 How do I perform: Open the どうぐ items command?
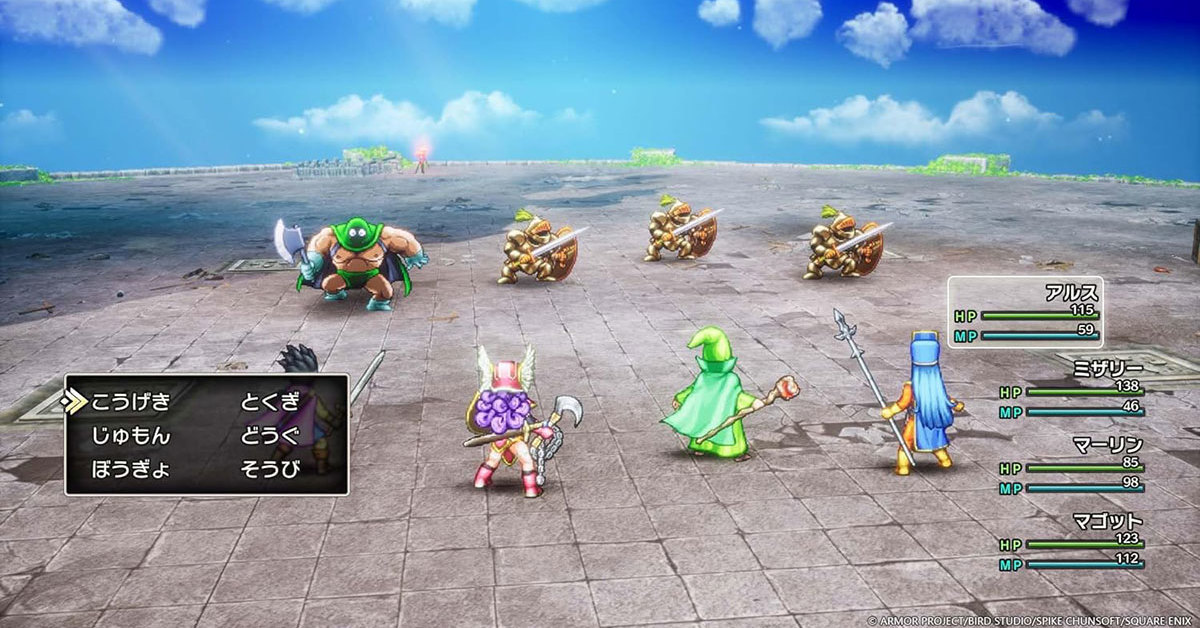[270, 436]
